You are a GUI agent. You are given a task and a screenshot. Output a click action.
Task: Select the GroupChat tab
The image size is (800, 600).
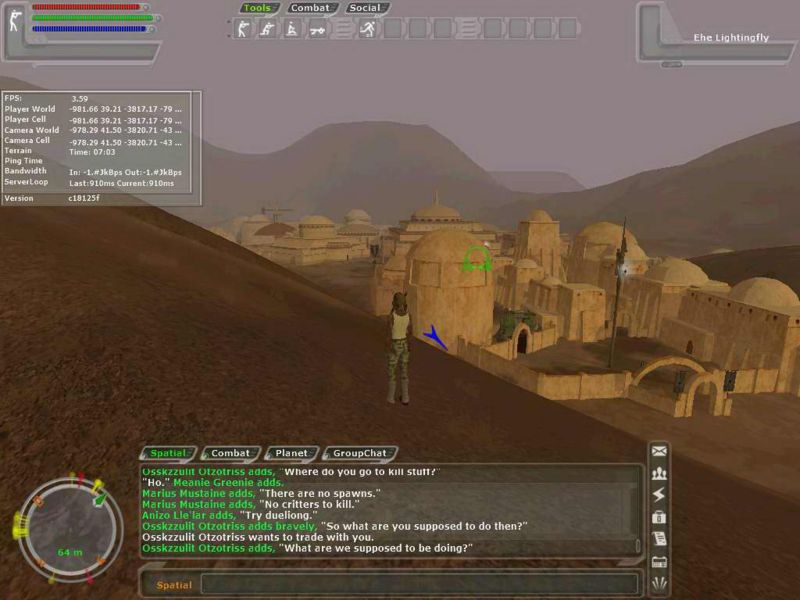point(359,453)
